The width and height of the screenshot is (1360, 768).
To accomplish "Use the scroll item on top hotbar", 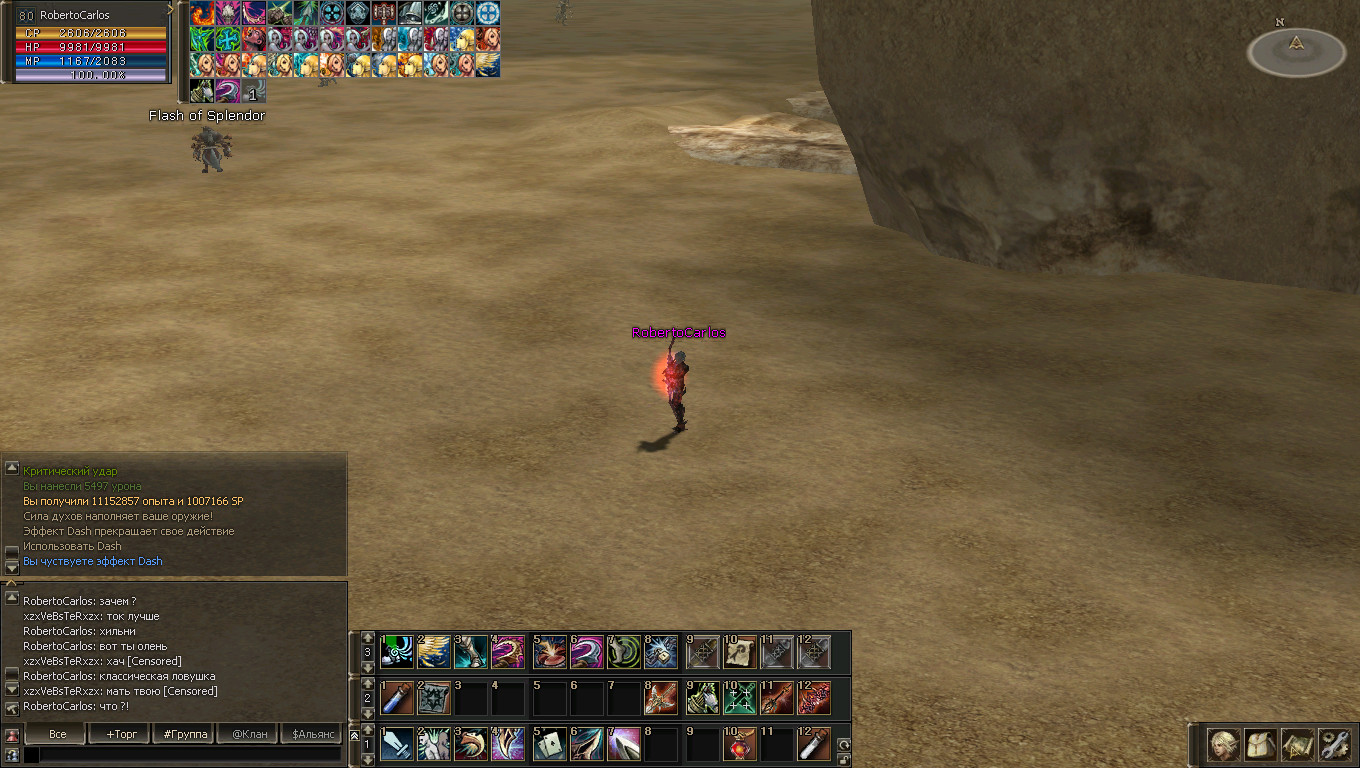I will click(x=740, y=652).
